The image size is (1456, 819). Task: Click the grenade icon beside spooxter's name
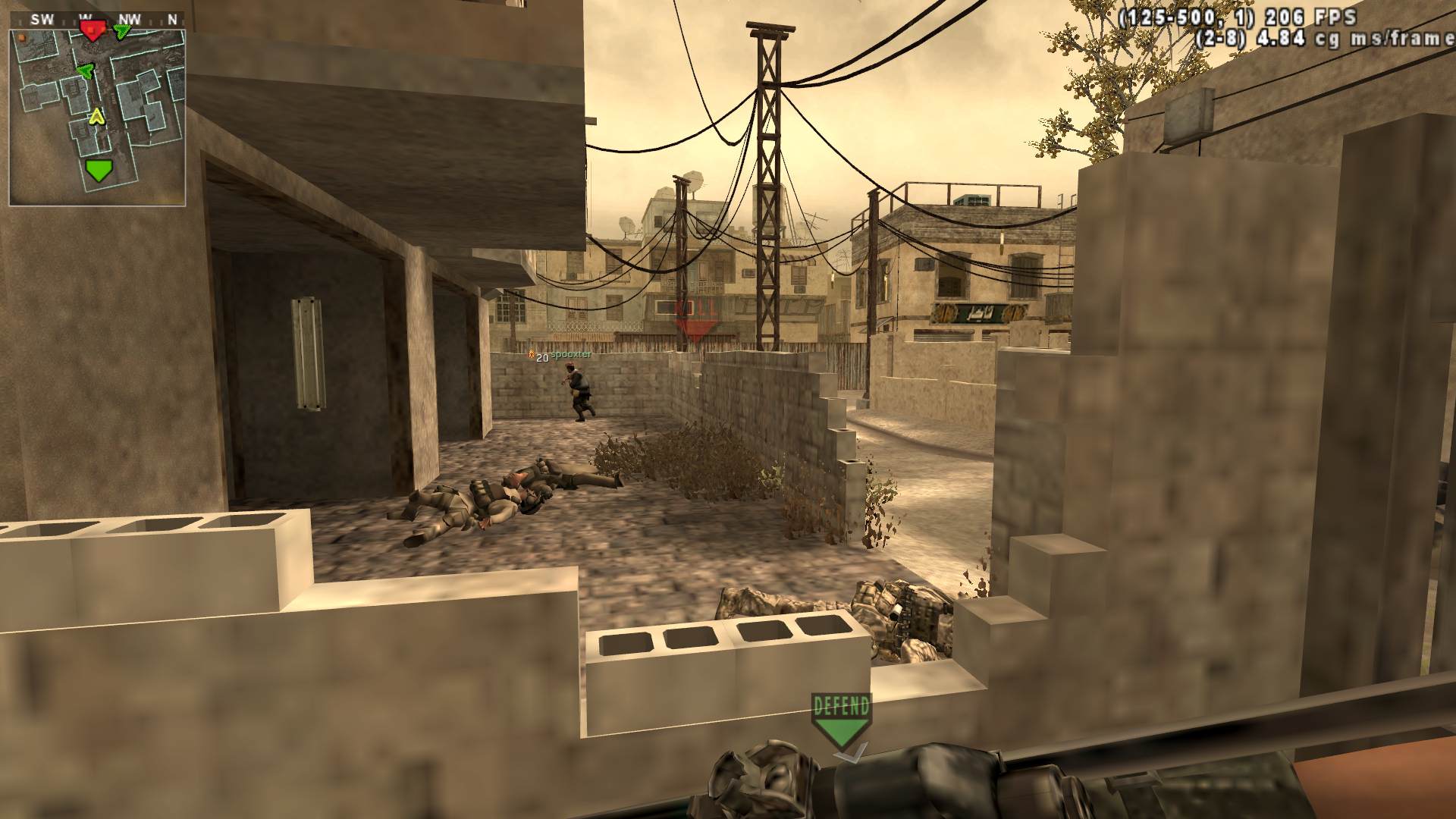(x=531, y=353)
